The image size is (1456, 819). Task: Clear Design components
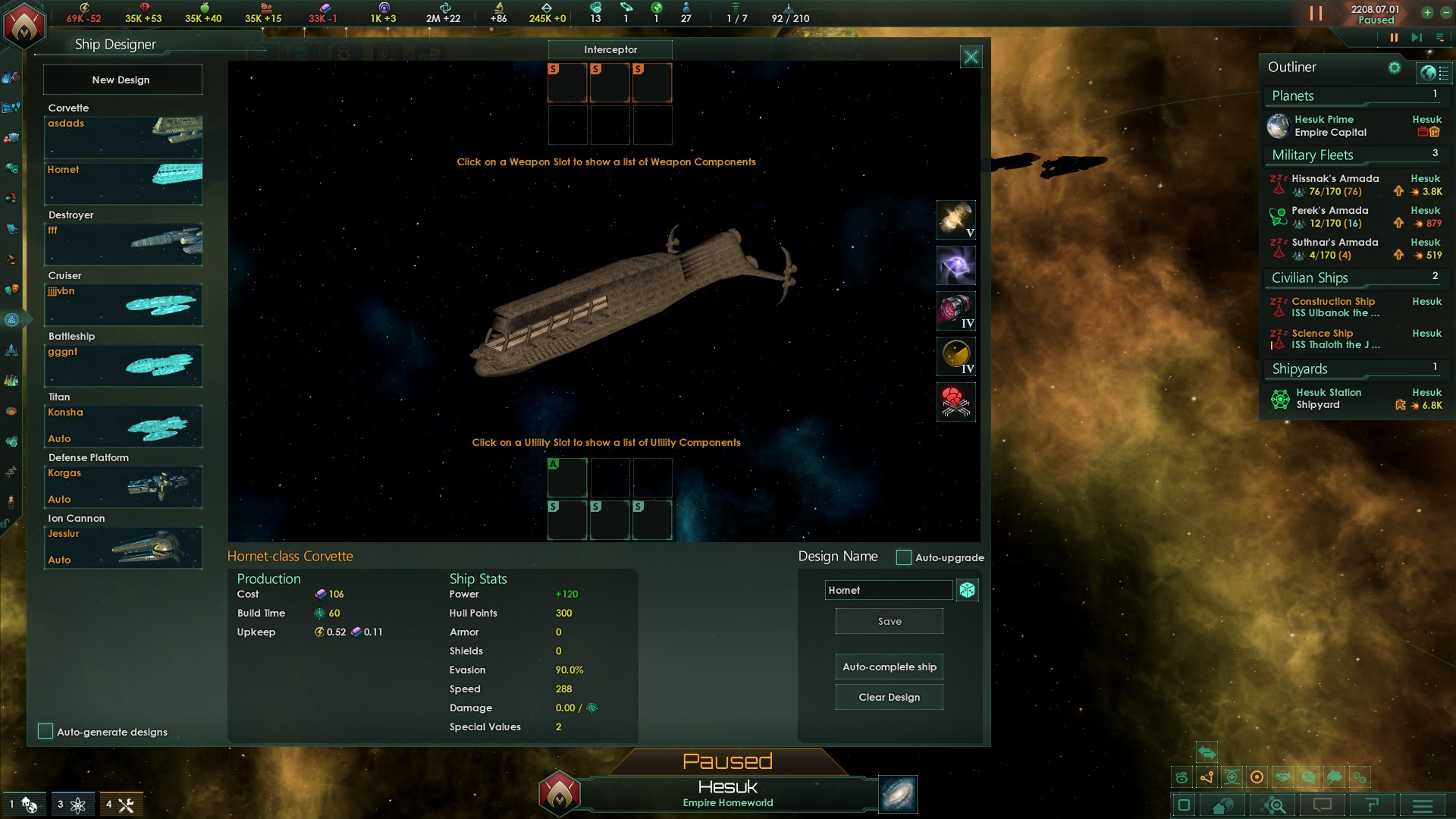click(x=889, y=697)
